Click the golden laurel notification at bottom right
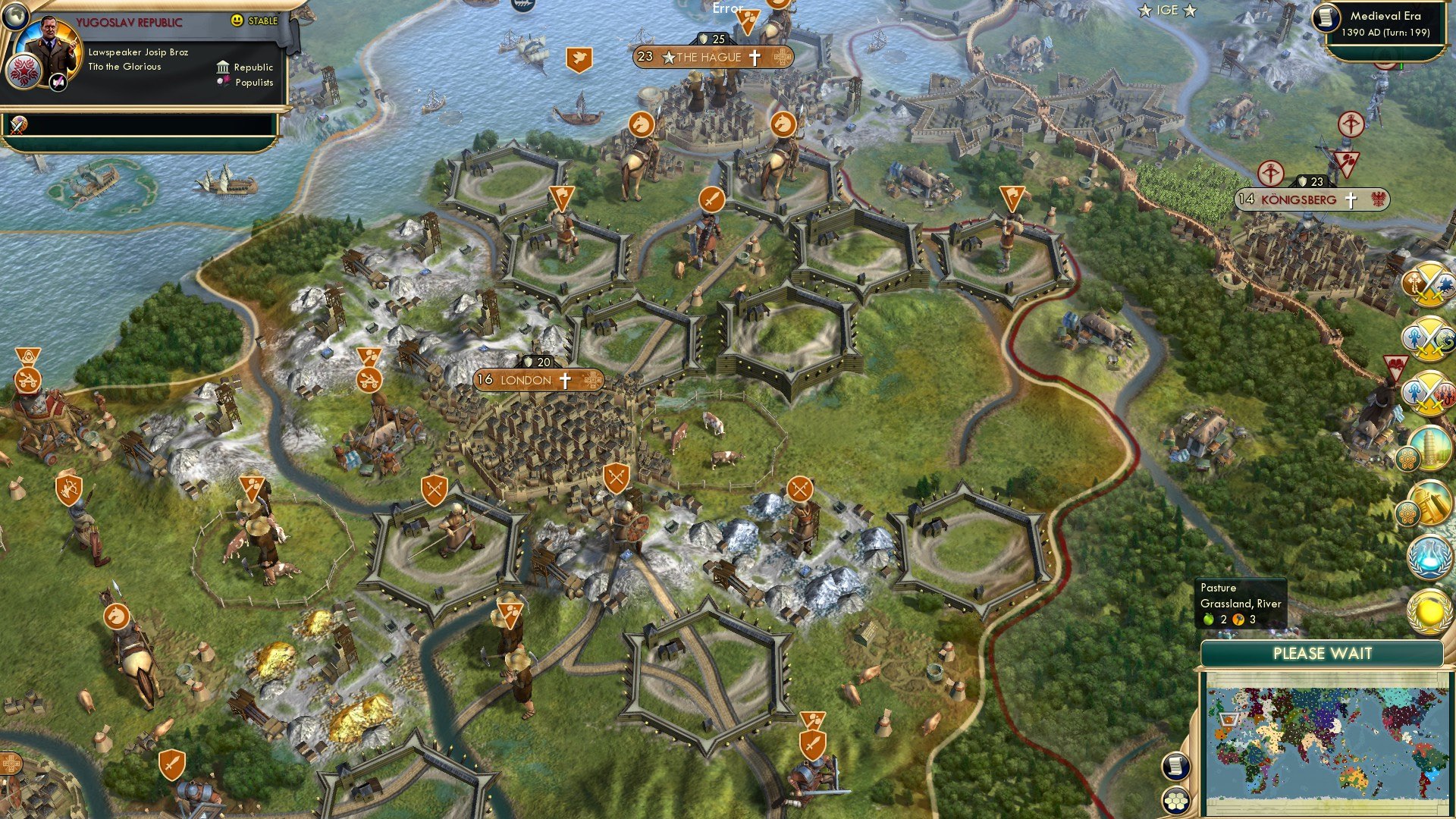1456x819 pixels. [x=1429, y=609]
